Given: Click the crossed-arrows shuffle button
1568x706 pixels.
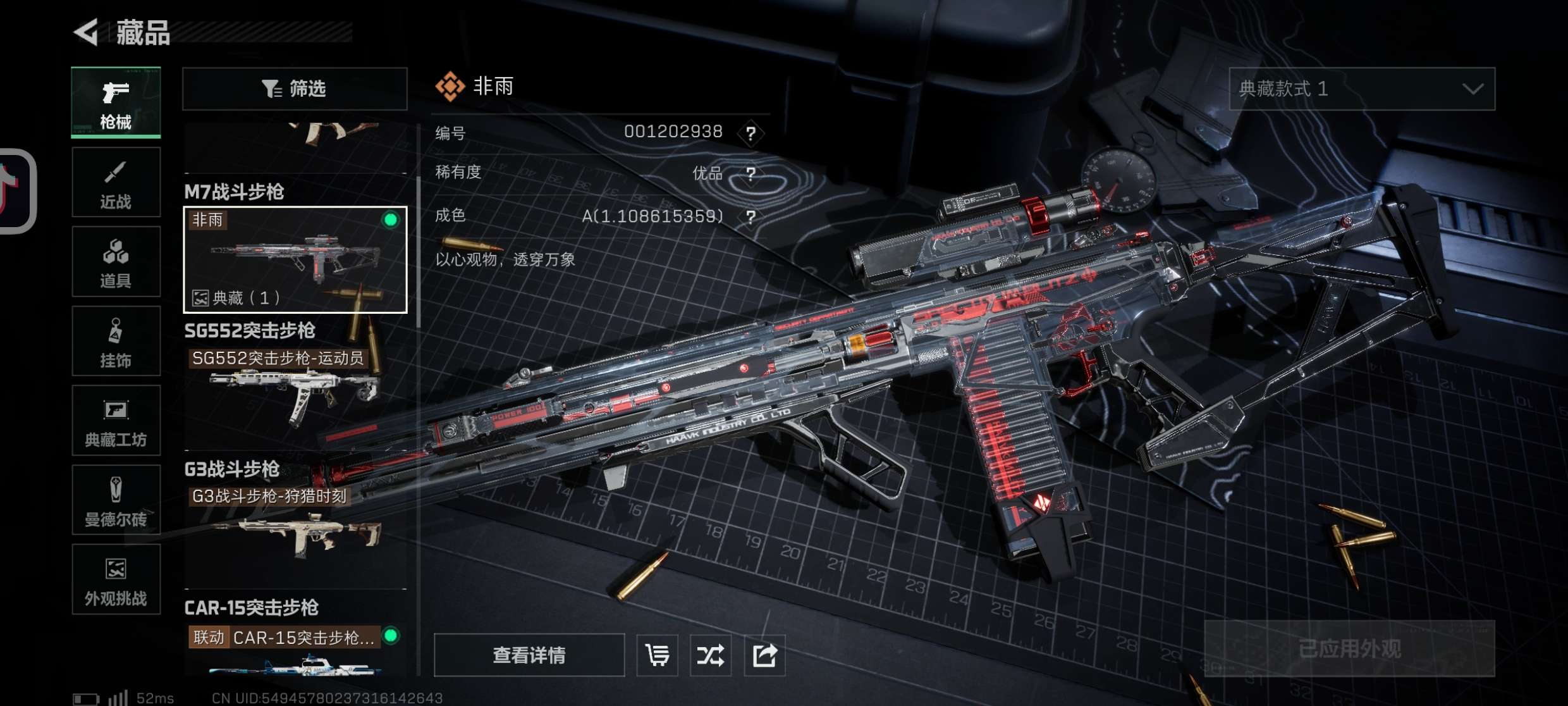Looking at the screenshot, I should click(x=710, y=655).
